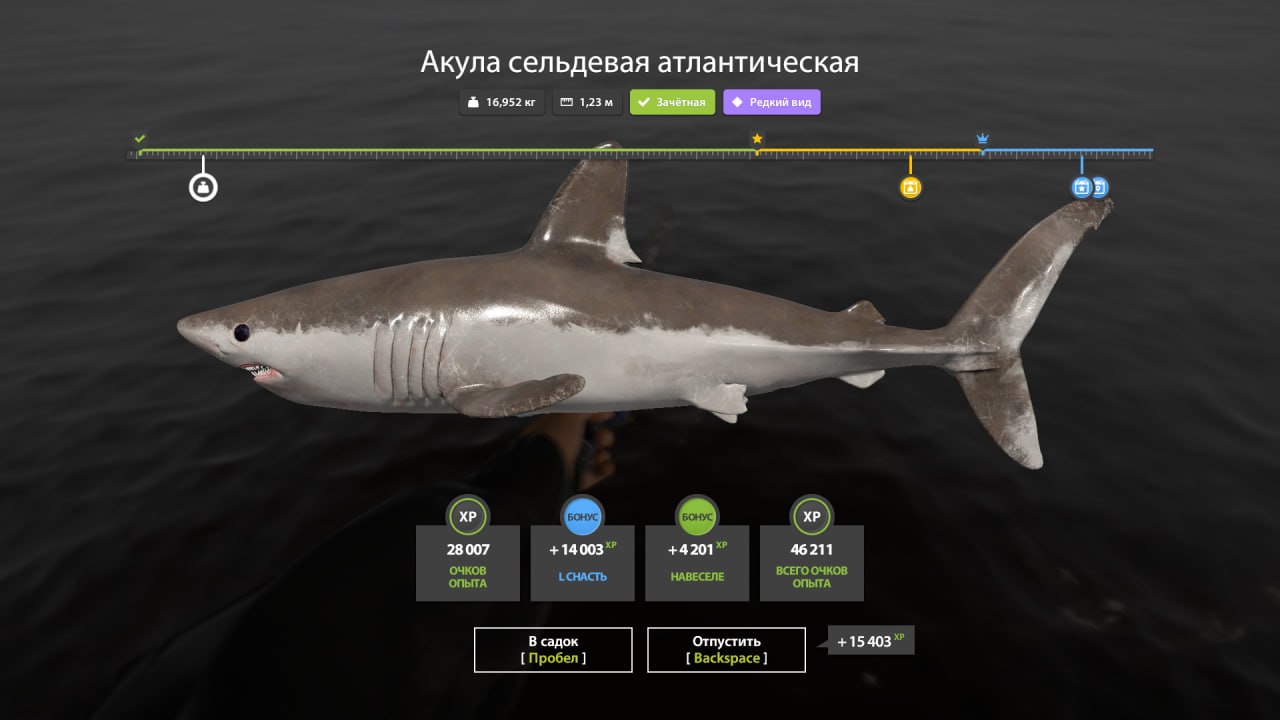Image resolution: width=1280 pixels, height=720 pixels.
Task: Click the blue БОНУС circle for L СНАСТЬ
Action: click(582, 516)
